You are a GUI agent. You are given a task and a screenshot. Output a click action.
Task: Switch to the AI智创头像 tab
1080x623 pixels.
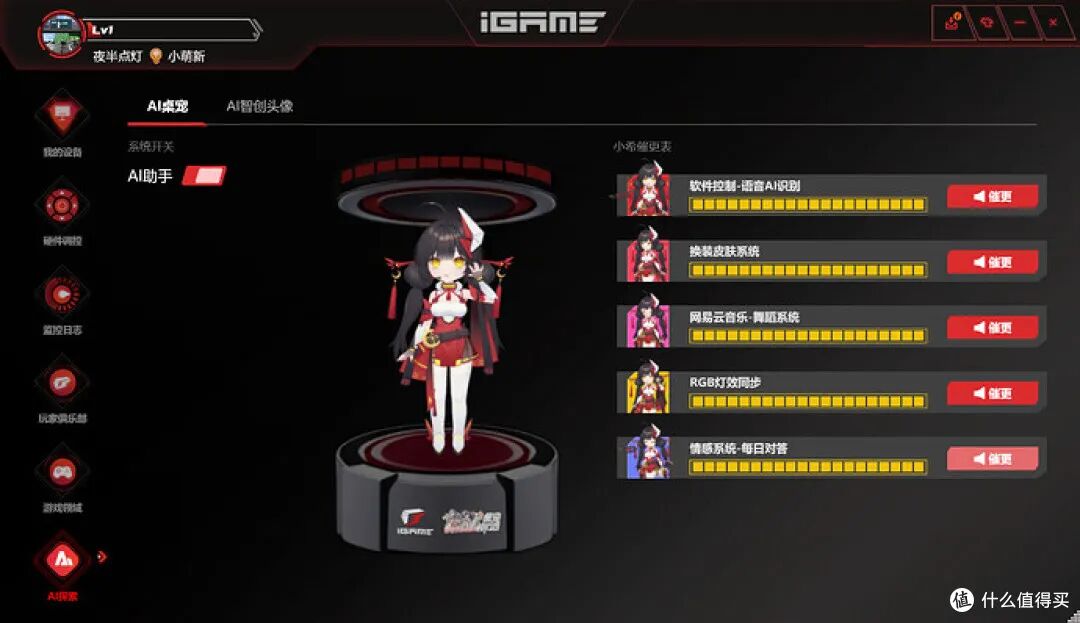259,106
